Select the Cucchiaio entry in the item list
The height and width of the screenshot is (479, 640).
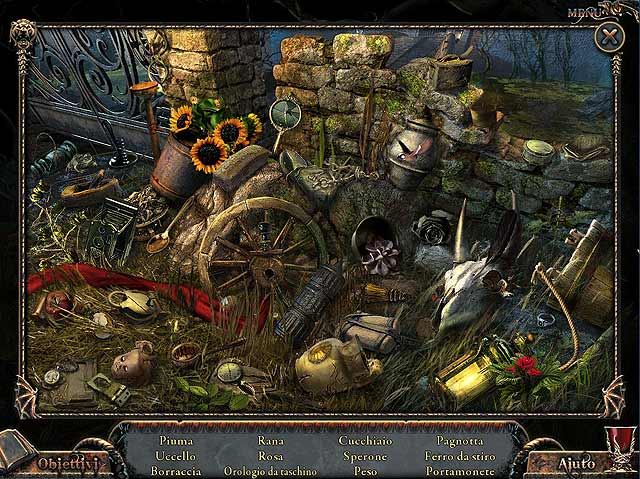(366, 440)
